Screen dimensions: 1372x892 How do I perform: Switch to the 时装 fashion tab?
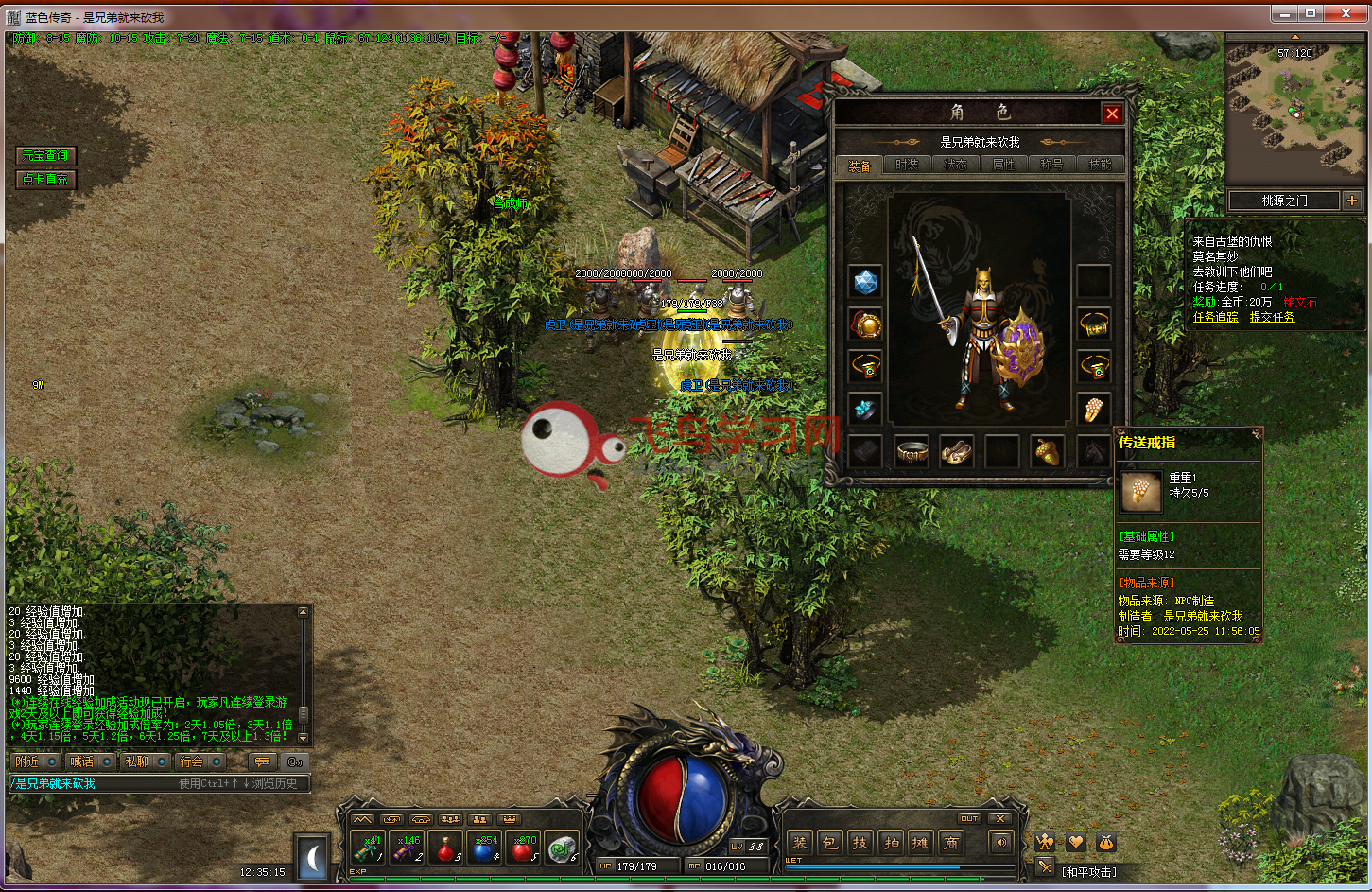click(907, 165)
